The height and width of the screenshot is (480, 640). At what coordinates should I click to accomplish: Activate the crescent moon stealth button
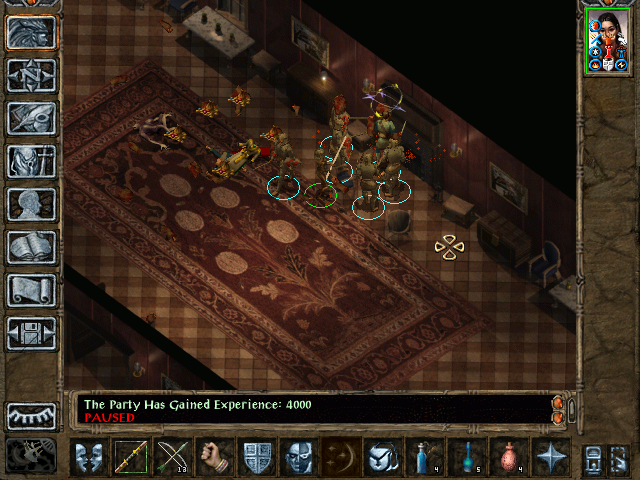click(x=340, y=457)
